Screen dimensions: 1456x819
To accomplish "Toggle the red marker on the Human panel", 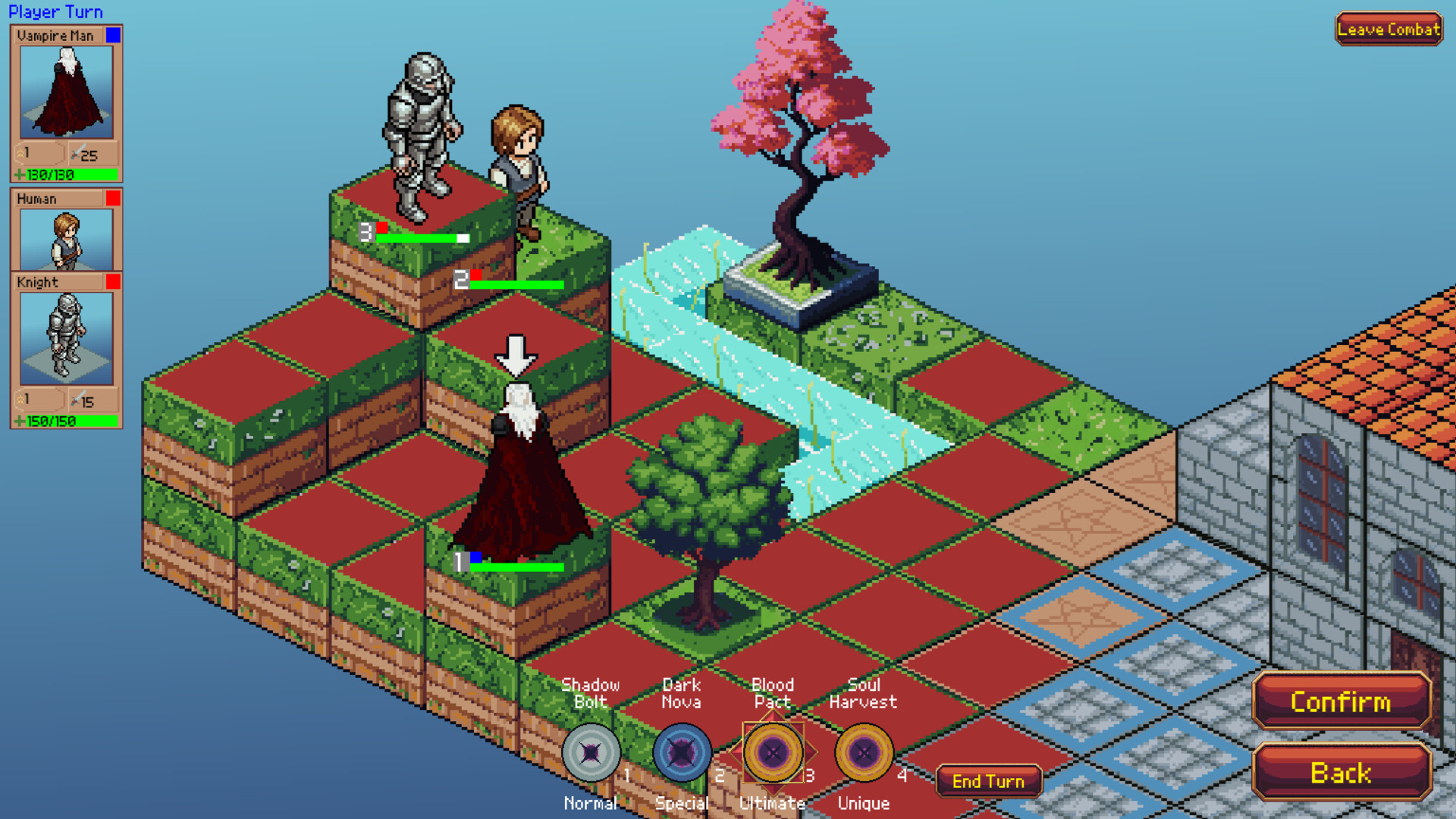I will (114, 198).
